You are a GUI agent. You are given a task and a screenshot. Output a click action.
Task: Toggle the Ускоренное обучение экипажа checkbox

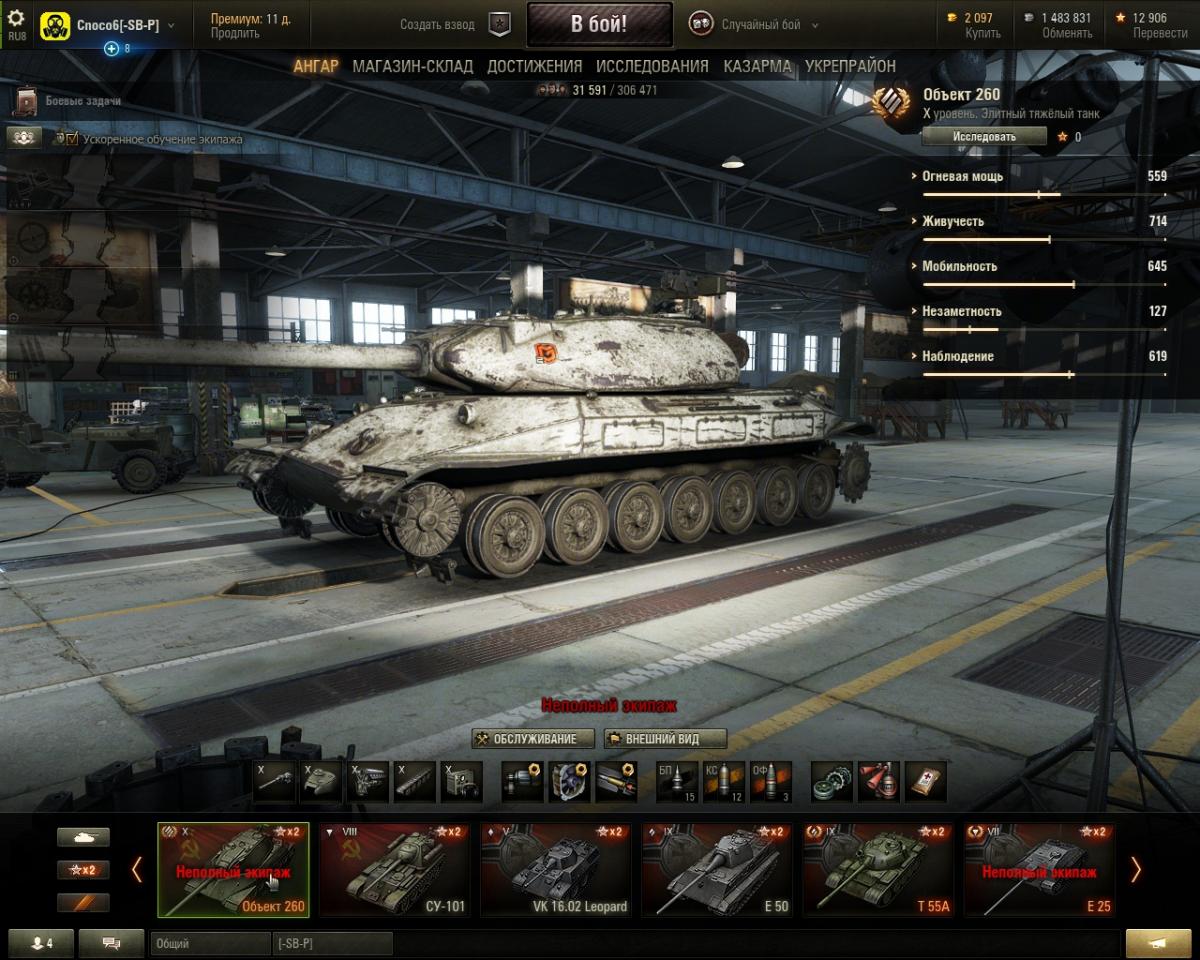pos(72,139)
